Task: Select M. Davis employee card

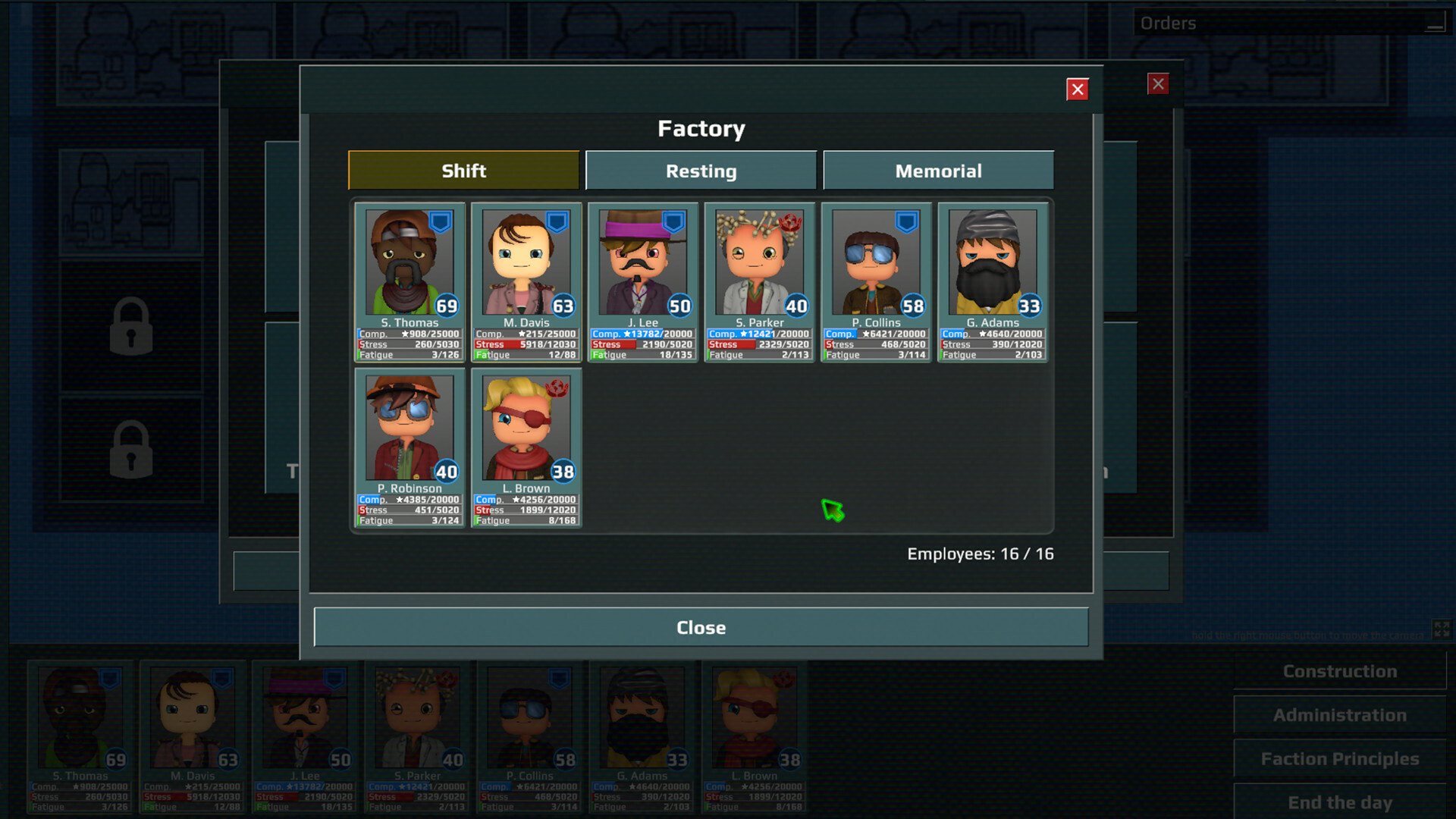Action: (x=526, y=281)
